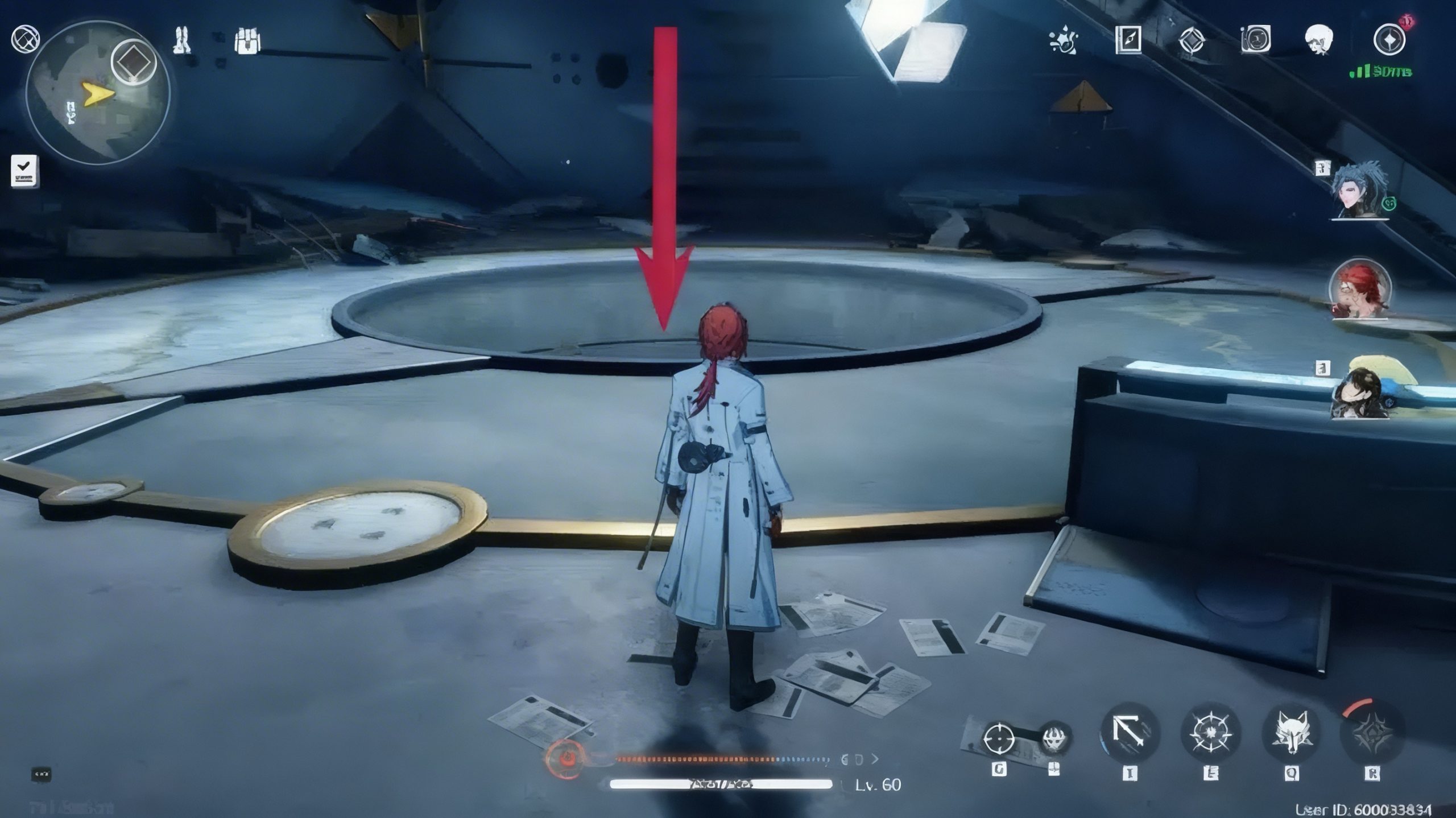Open the quest checklist icon
The width and height of the screenshot is (1456, 818).
click(x=25, y=171)
